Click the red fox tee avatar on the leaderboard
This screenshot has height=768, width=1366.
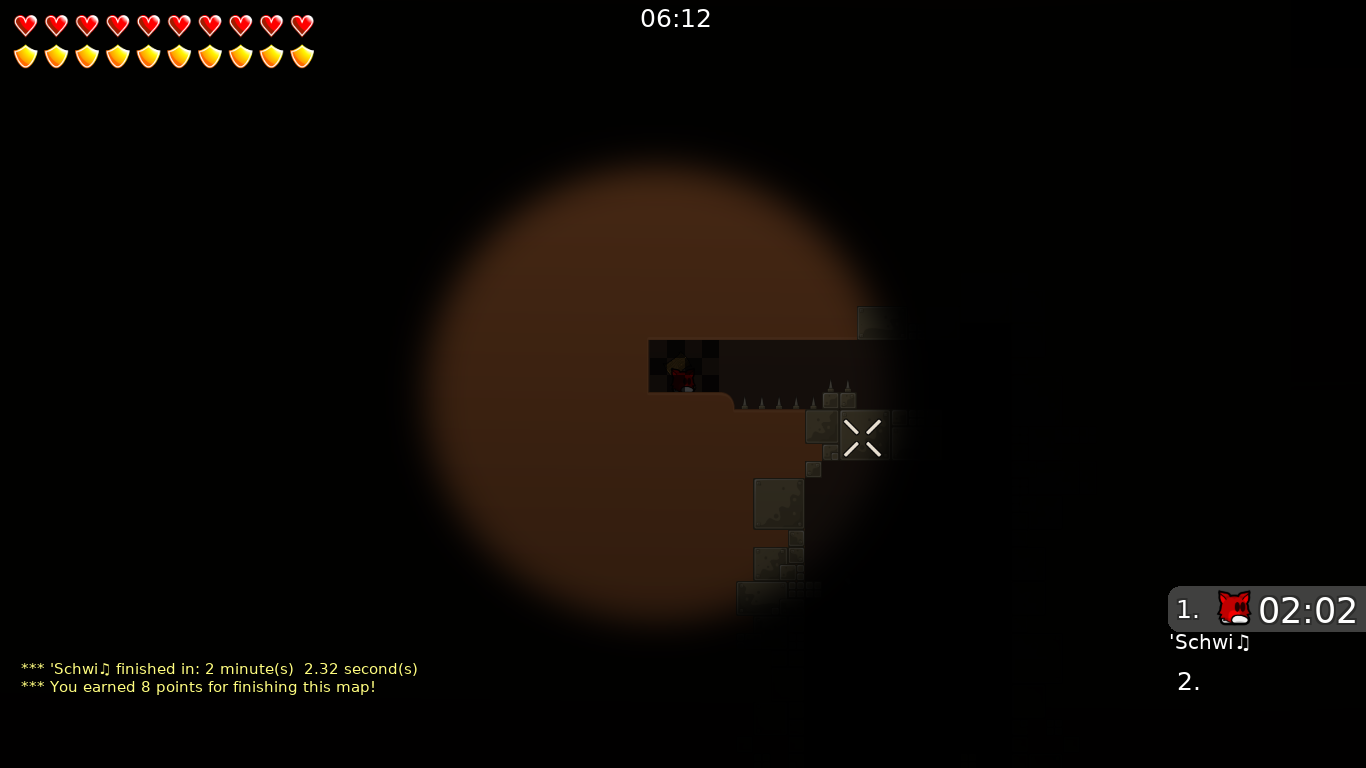tap(1235, 608)
